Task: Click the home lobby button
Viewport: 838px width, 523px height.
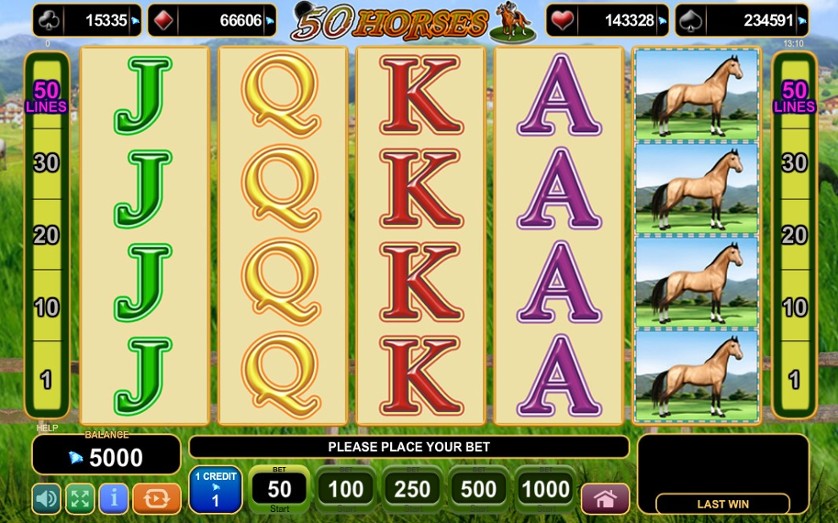Action: [605, 497]
